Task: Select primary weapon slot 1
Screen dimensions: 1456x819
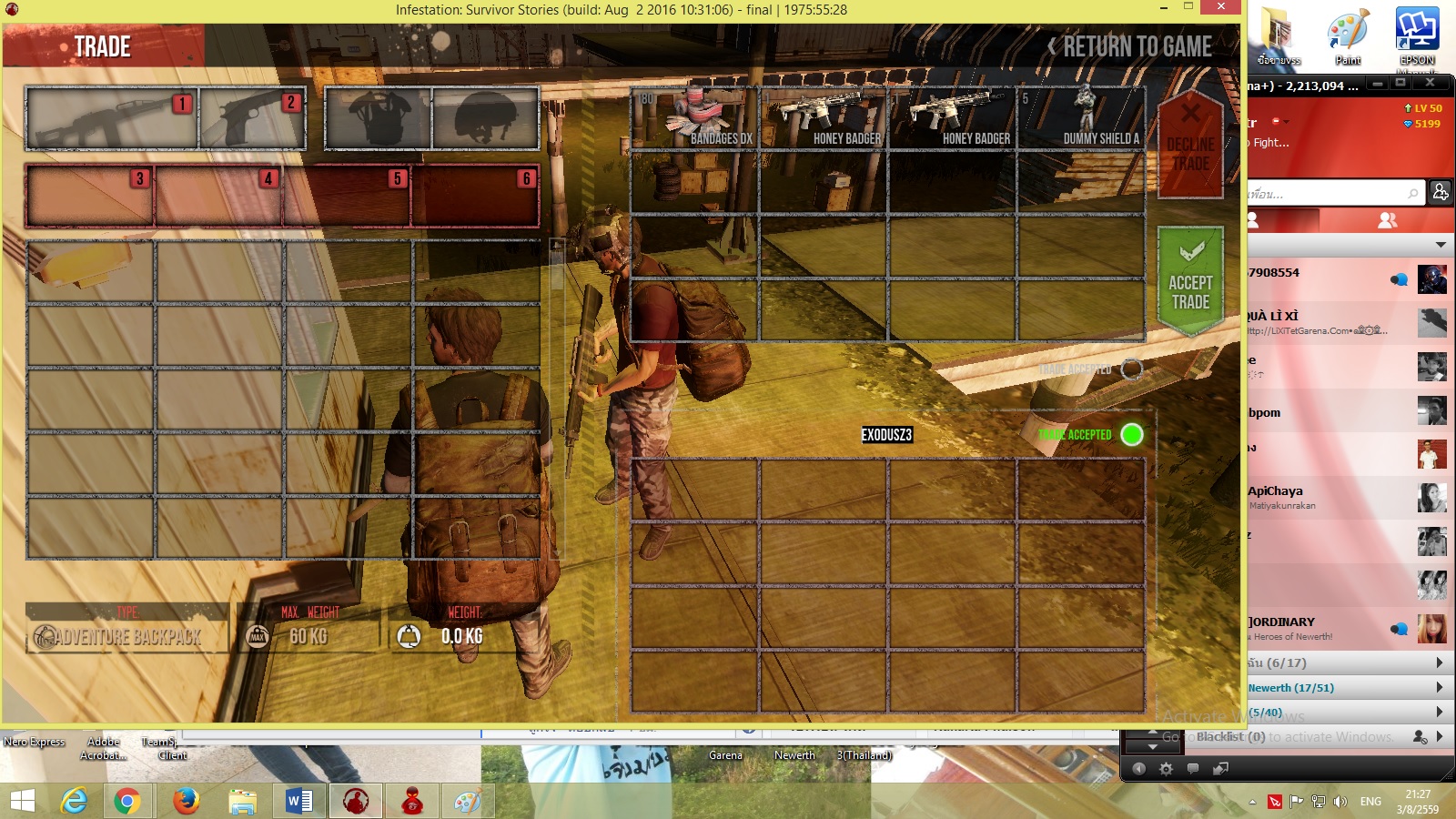Action: point(111,118)
